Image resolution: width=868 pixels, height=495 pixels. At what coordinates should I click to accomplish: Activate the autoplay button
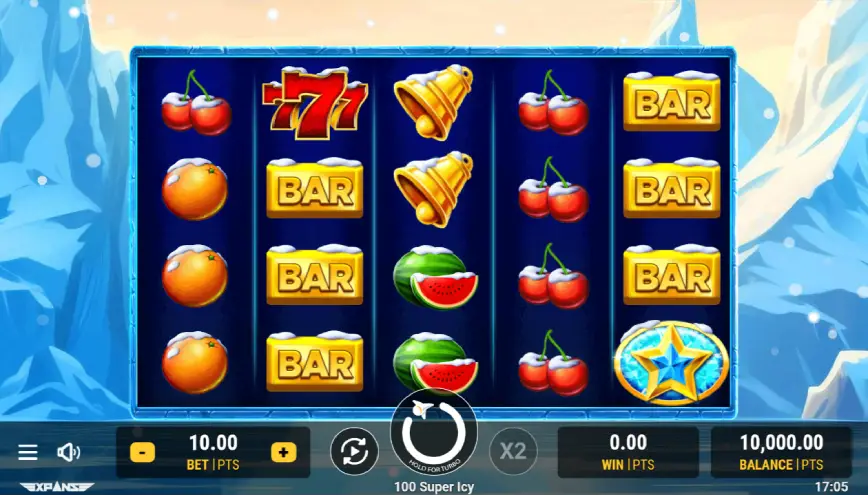tap(354, 452)
